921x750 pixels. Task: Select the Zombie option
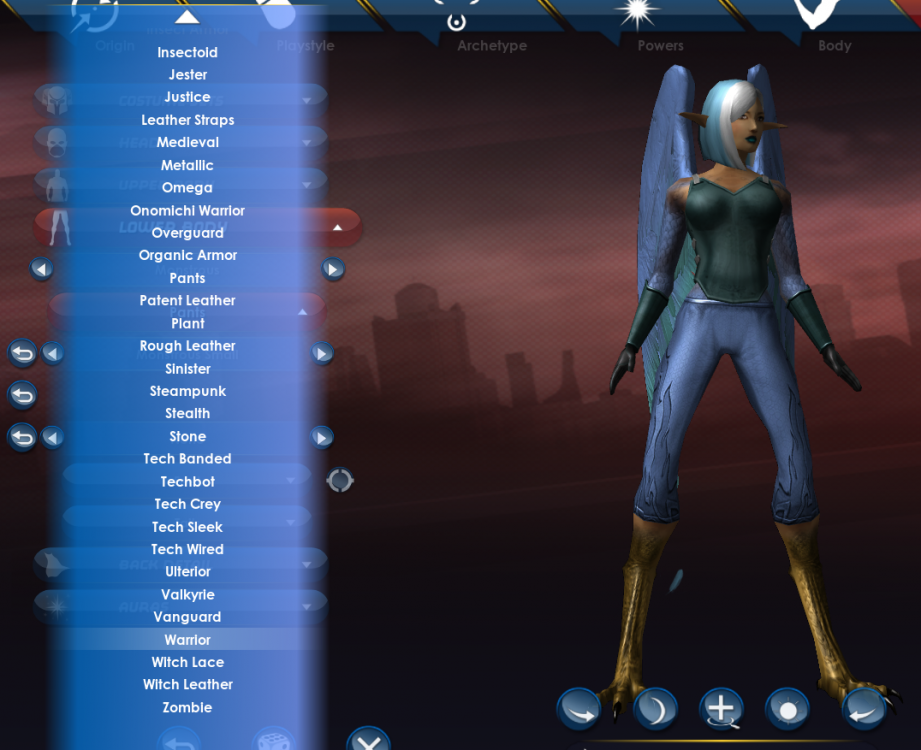tap(187, 707)
